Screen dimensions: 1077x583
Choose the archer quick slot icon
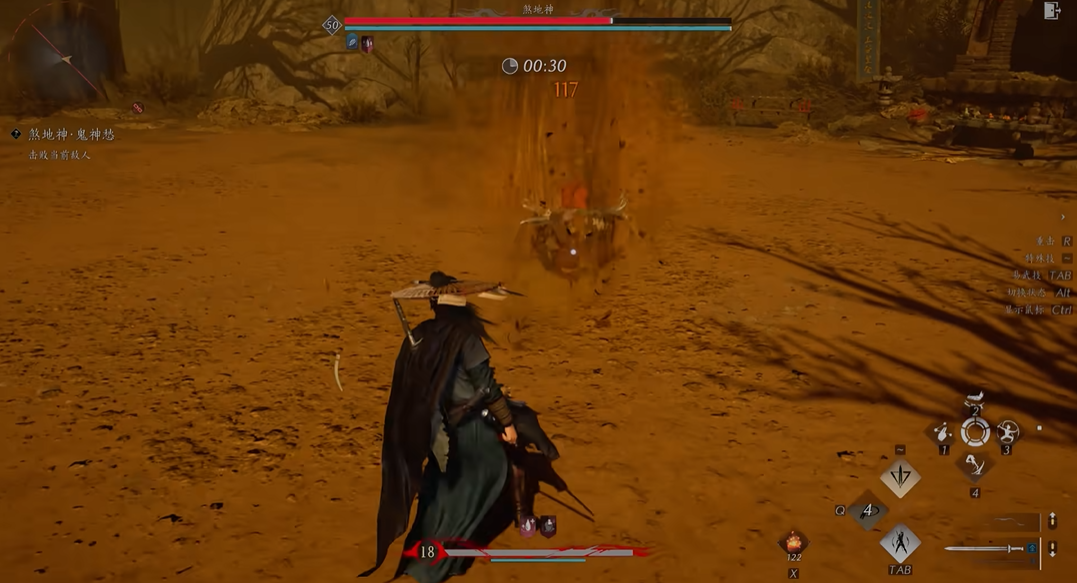click(1007, 433)
